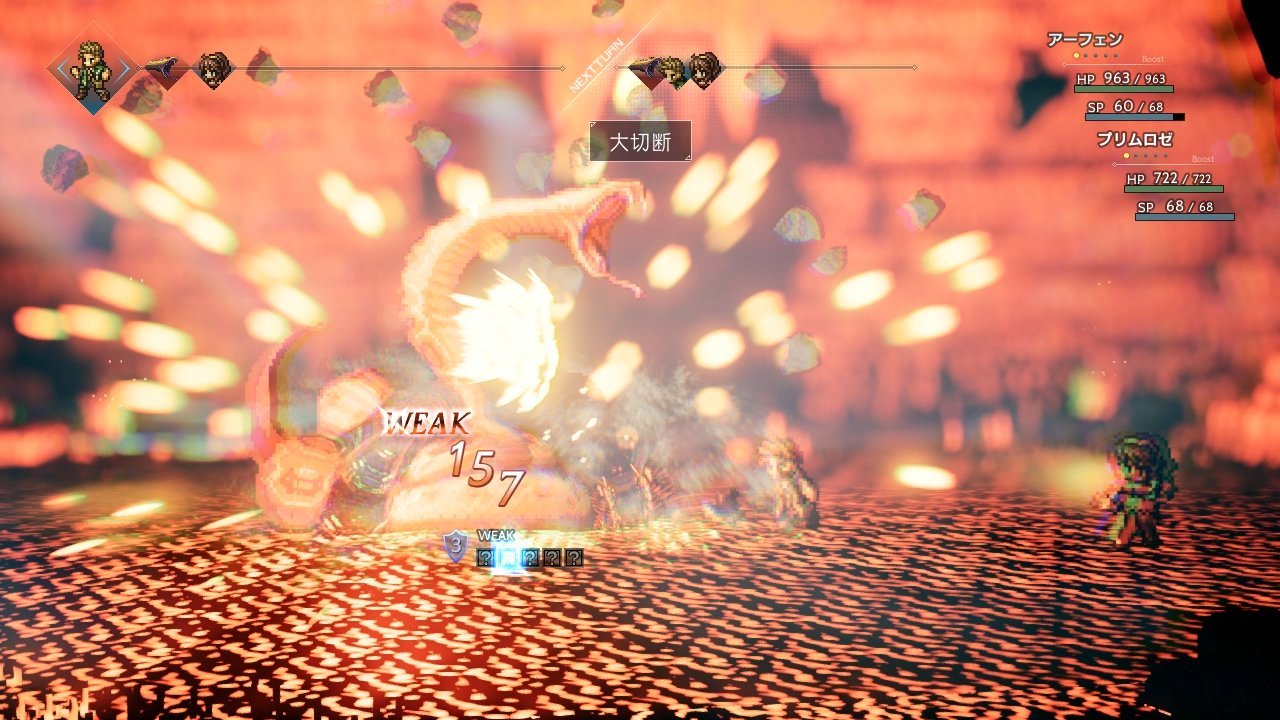Click the glowing revealed weakness icon

point(507,558)
